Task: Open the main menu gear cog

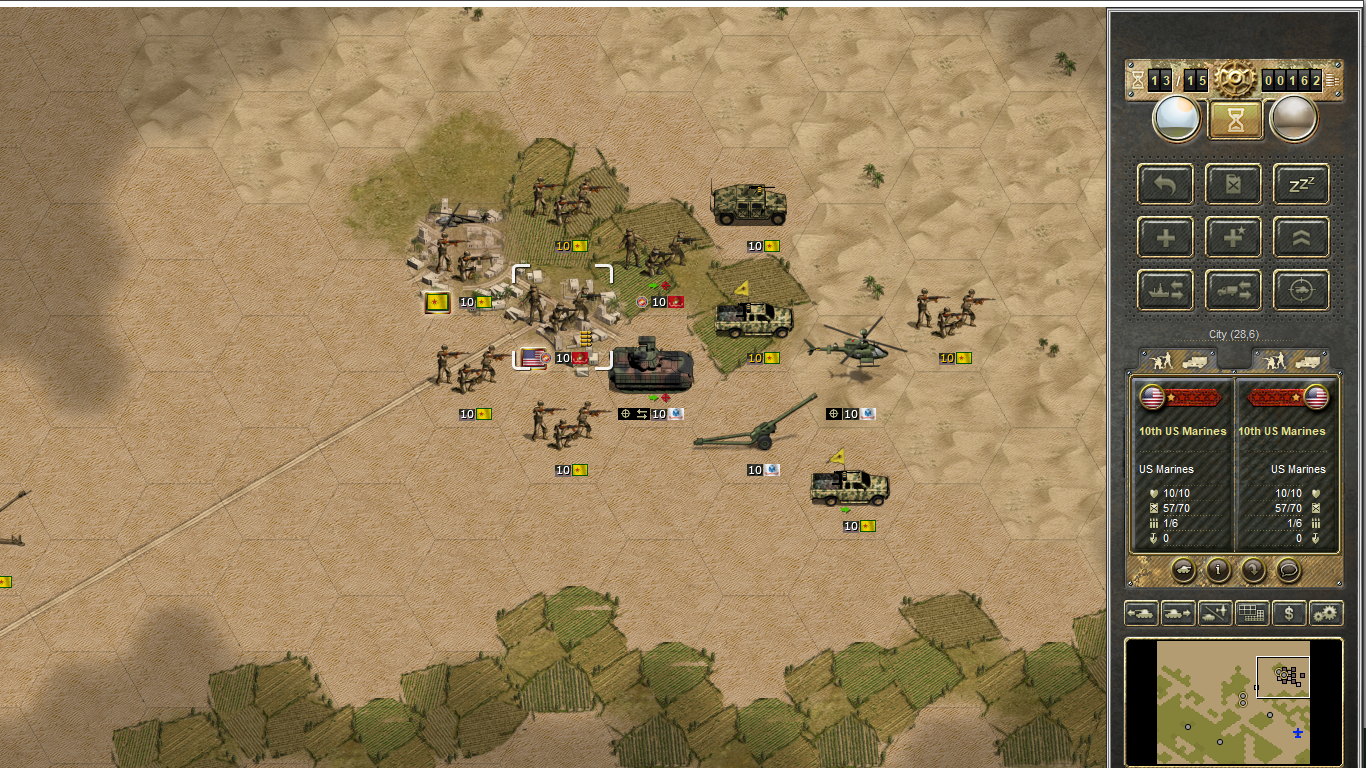Action: 1236,78
